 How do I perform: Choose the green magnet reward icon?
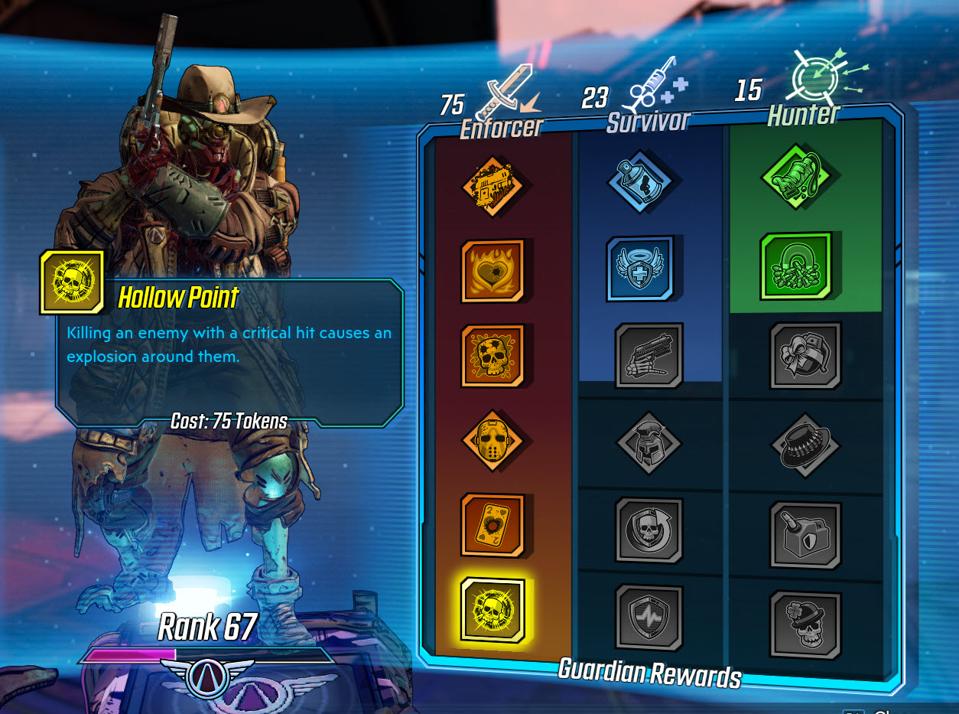point(797,266)
